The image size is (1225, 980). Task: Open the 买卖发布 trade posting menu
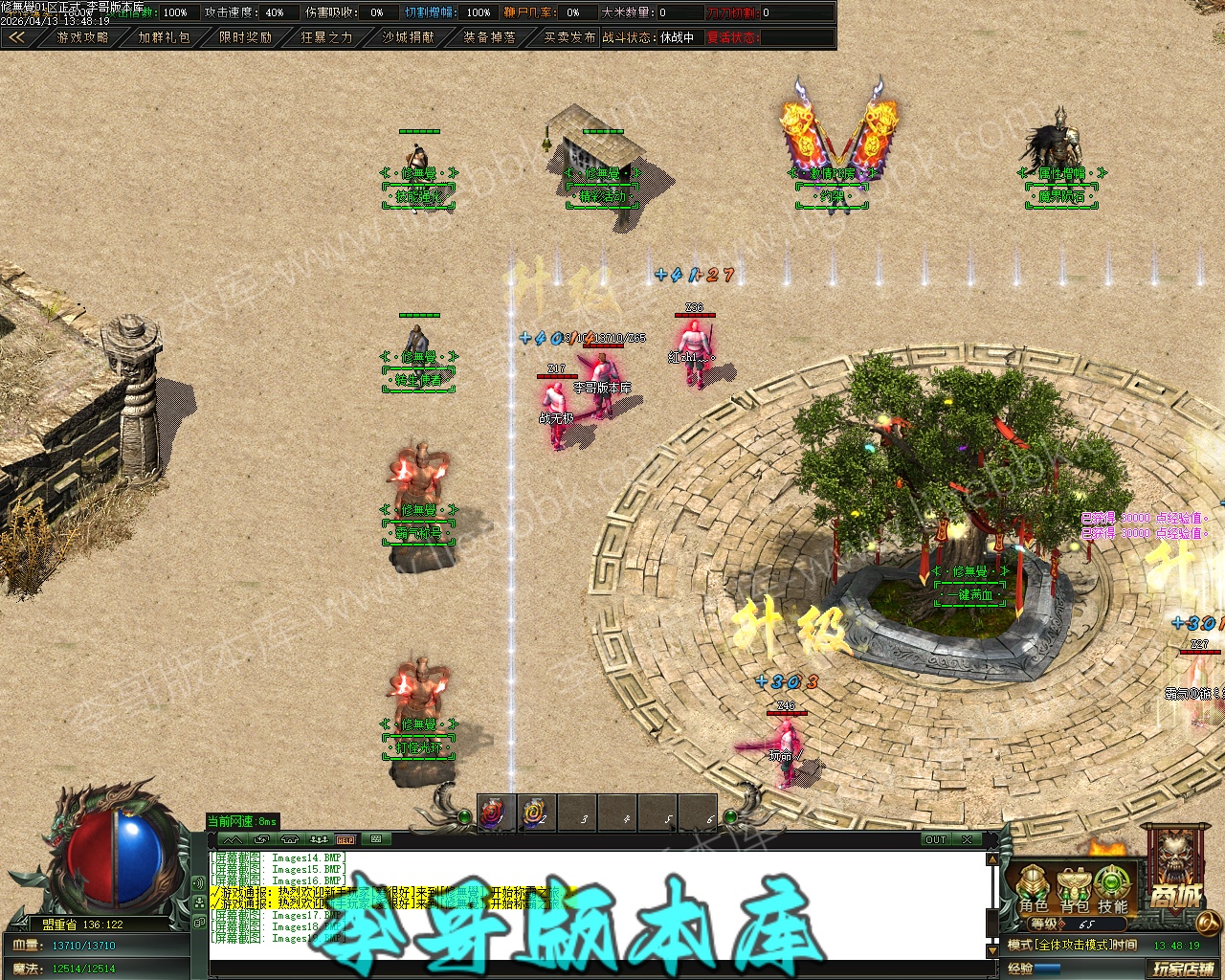click(x=569, y=37)
